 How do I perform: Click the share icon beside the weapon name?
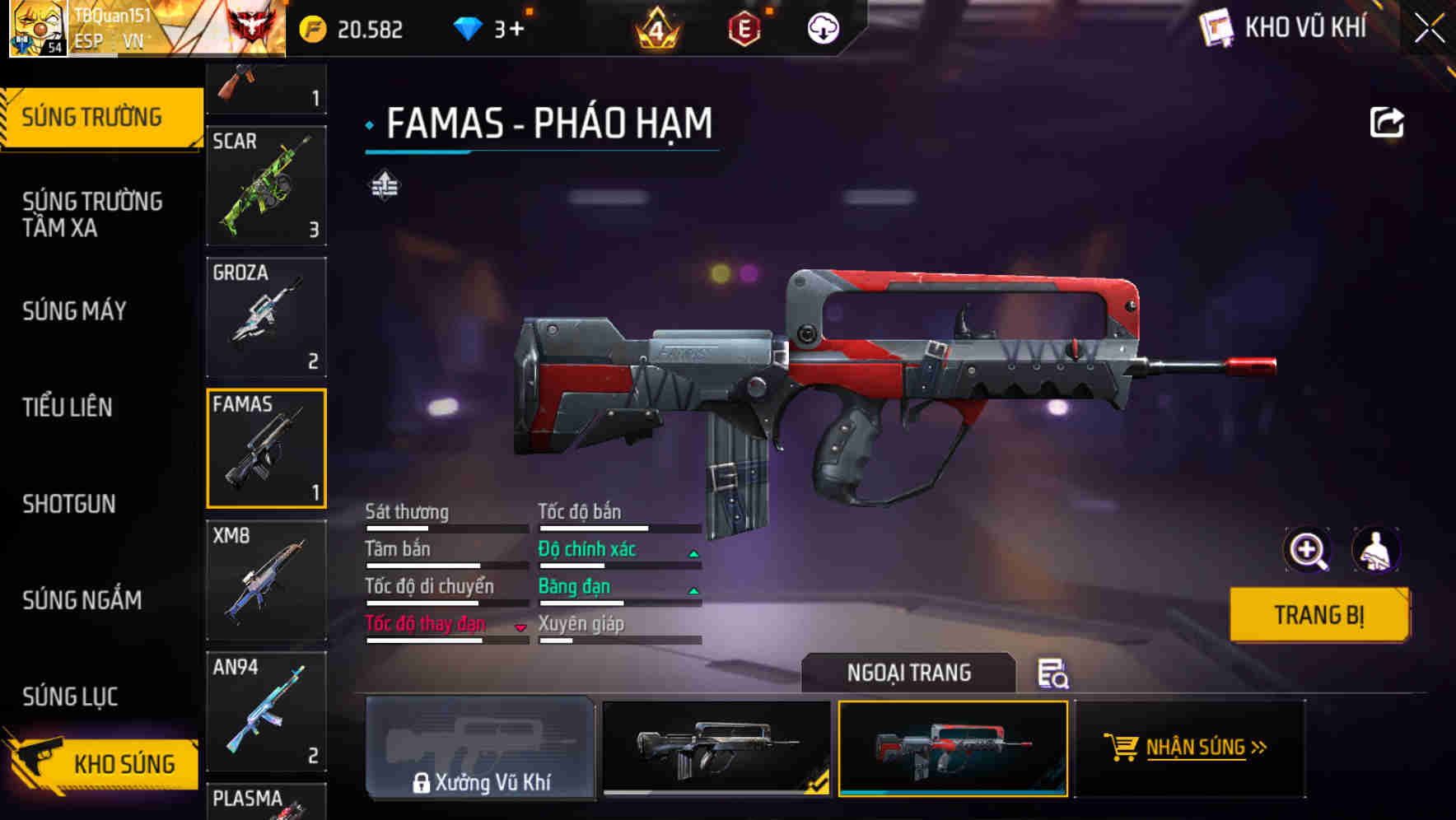point(1386,123)
